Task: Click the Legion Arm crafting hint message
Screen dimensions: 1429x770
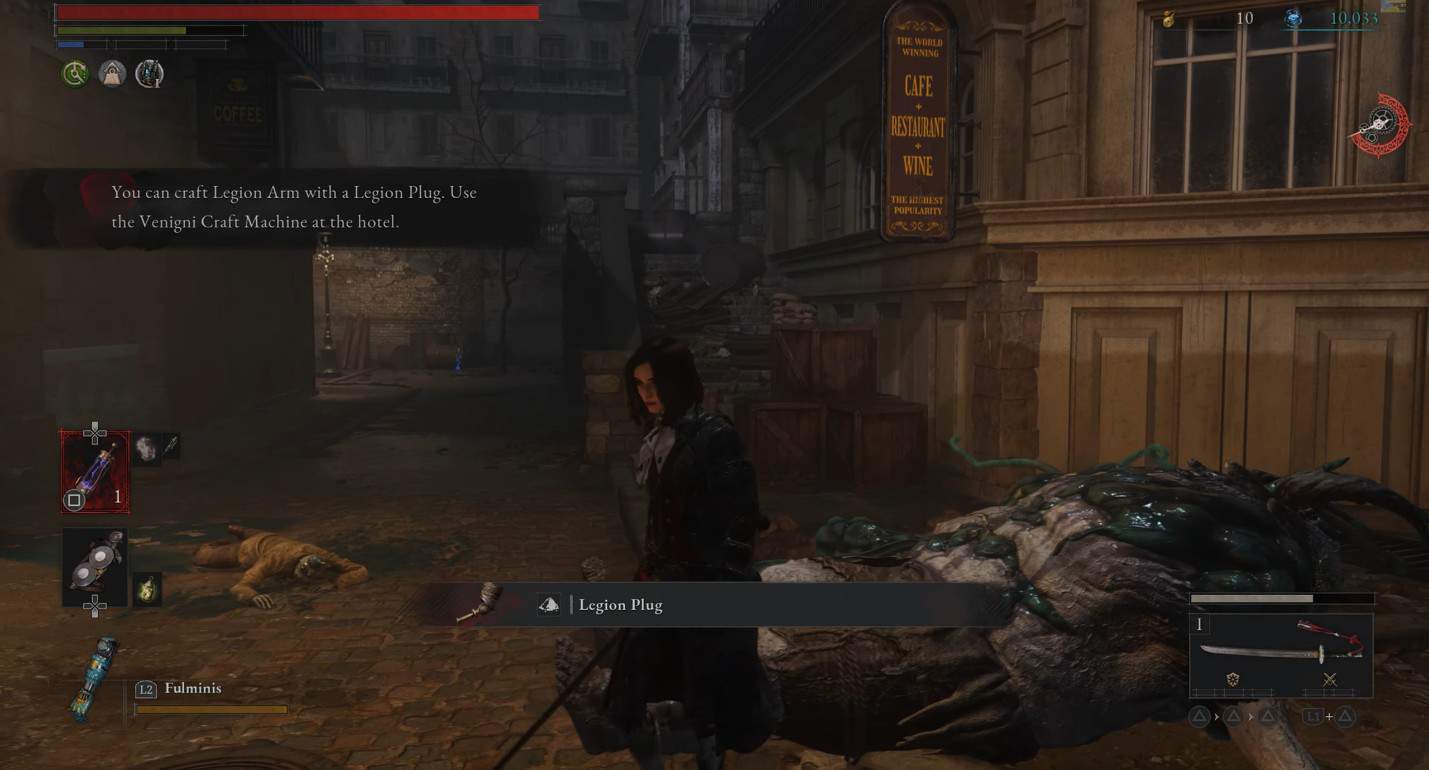Action: pos(294,207)
